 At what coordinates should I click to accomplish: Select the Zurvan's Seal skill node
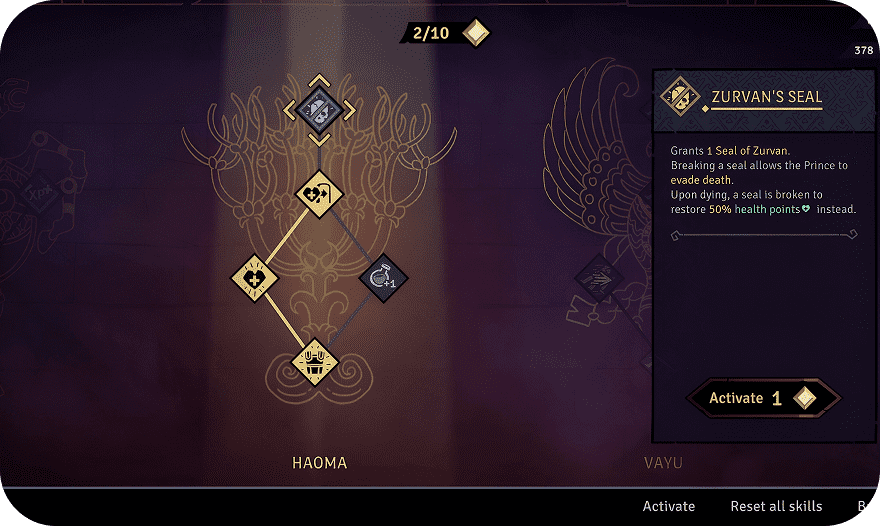tap(319, 110)
